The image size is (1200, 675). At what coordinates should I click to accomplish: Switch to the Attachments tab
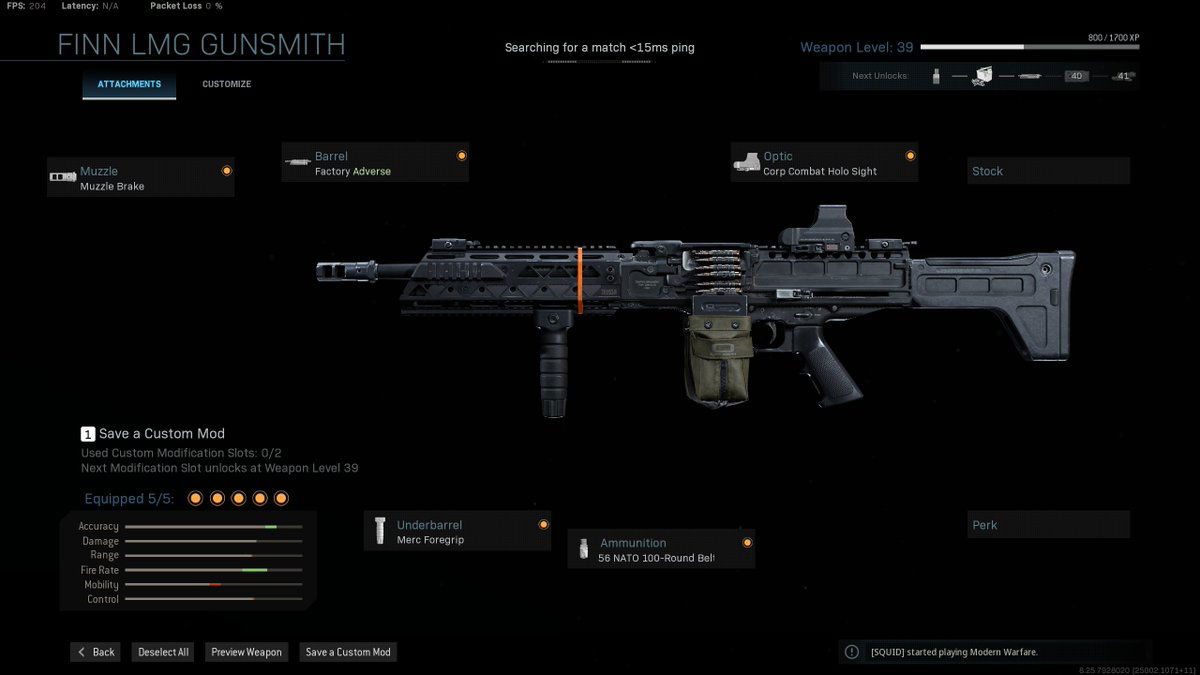point(129,84)
